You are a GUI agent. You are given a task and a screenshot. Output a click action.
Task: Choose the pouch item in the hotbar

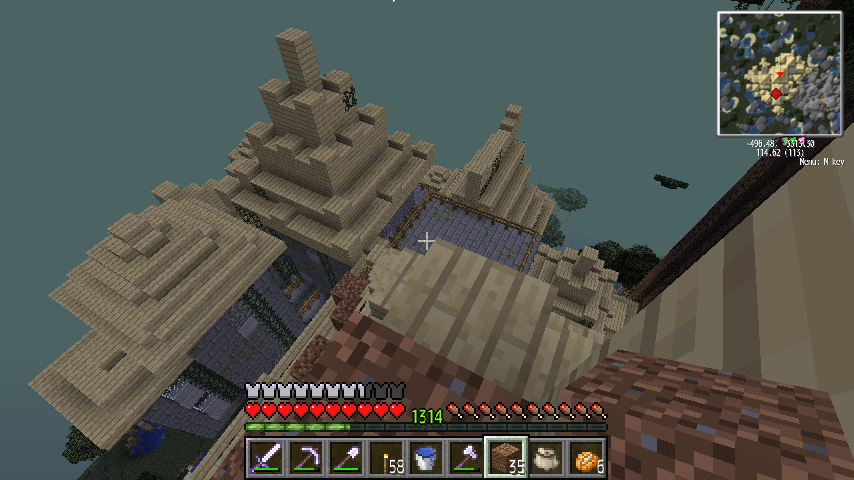[x=546, y=458]
